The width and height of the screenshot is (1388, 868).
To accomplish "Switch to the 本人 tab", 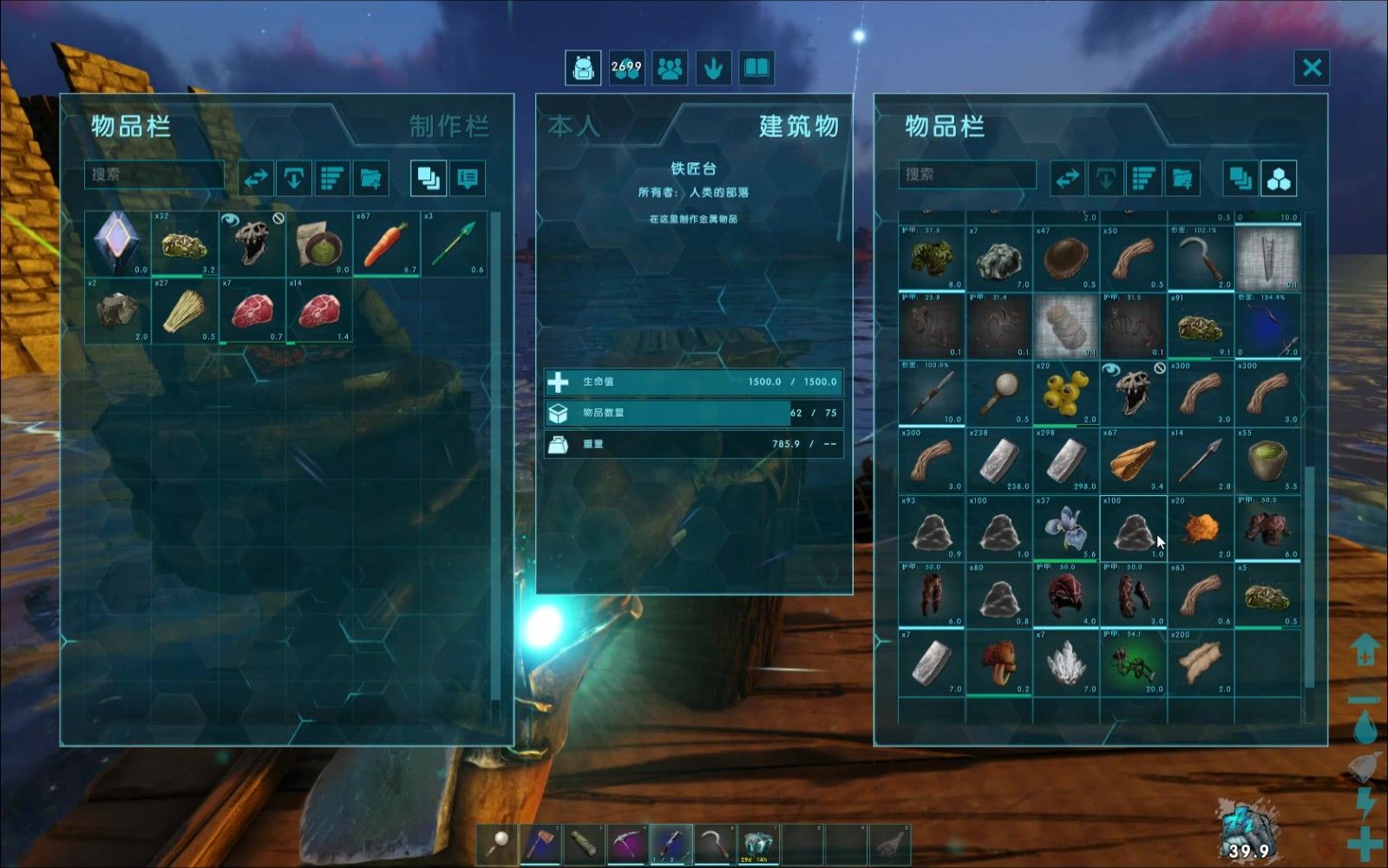I will click(x=573, y=127).
